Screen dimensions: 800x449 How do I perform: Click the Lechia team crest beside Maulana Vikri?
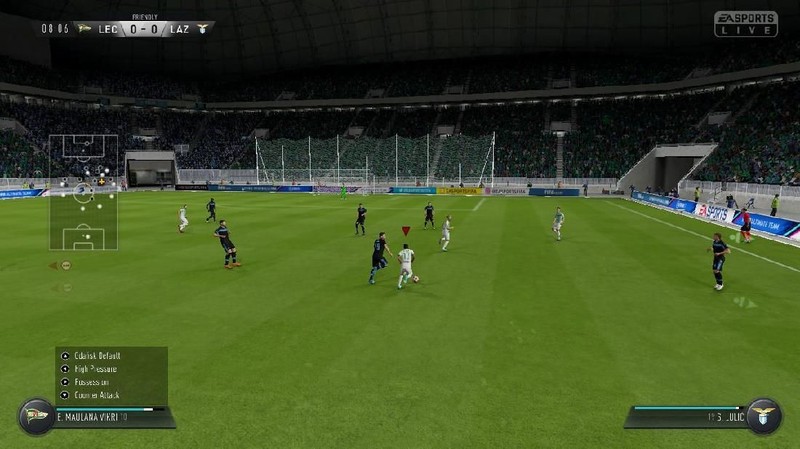[35, 415]
